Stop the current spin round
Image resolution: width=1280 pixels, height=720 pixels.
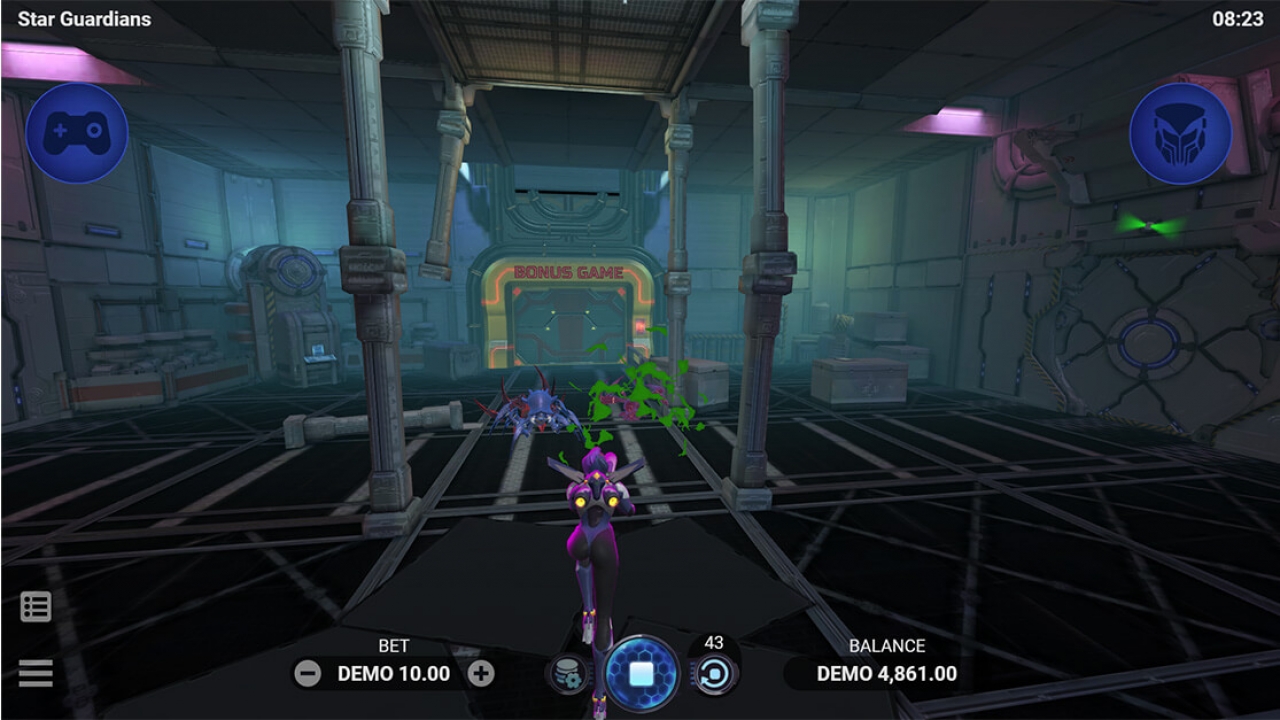click(x=641, y=674)
